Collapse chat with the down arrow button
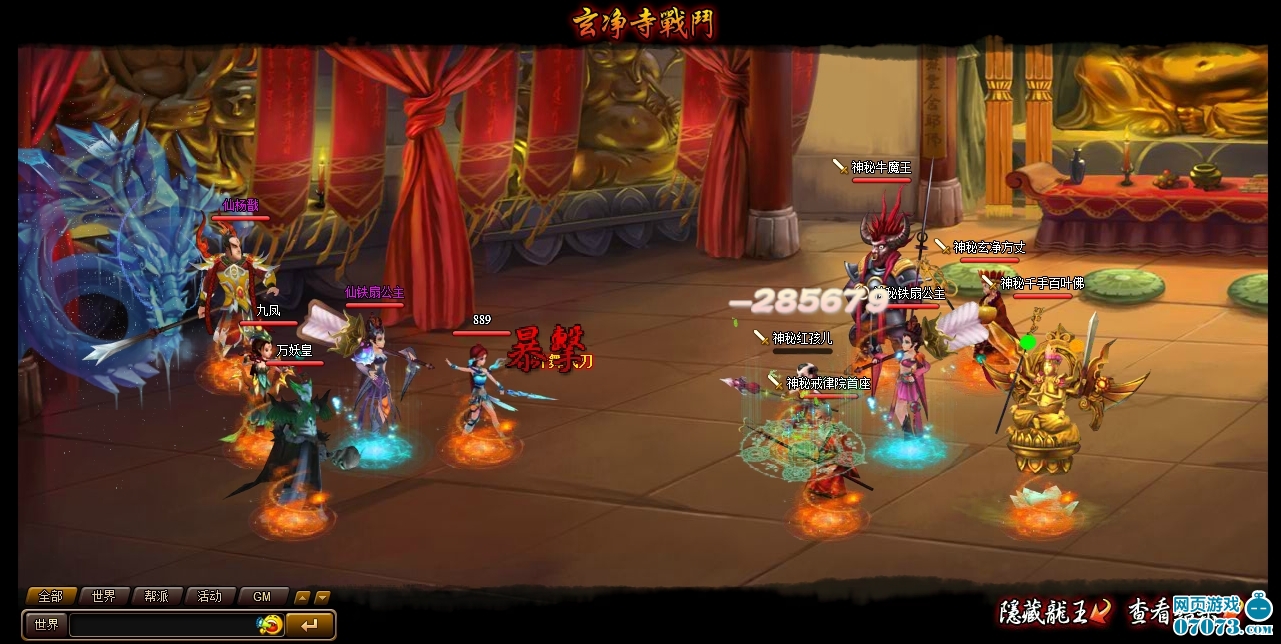The width and height of the screenshot is (1281, 644). pos(322,597)
